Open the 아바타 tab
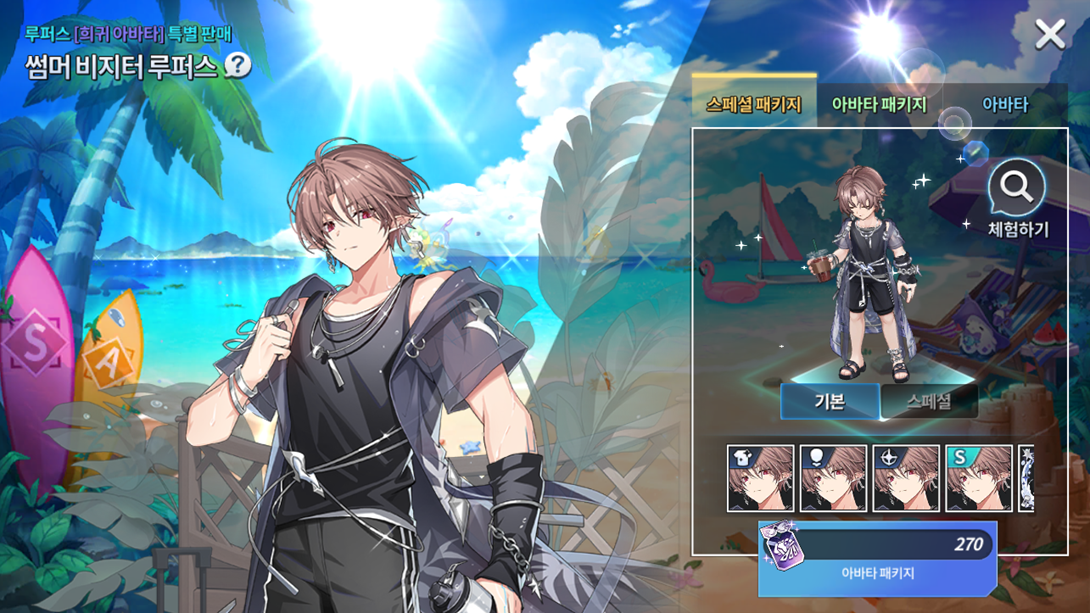This screenshot has height=613, width=1090. pyautogui.click(x=1005, y=104)
